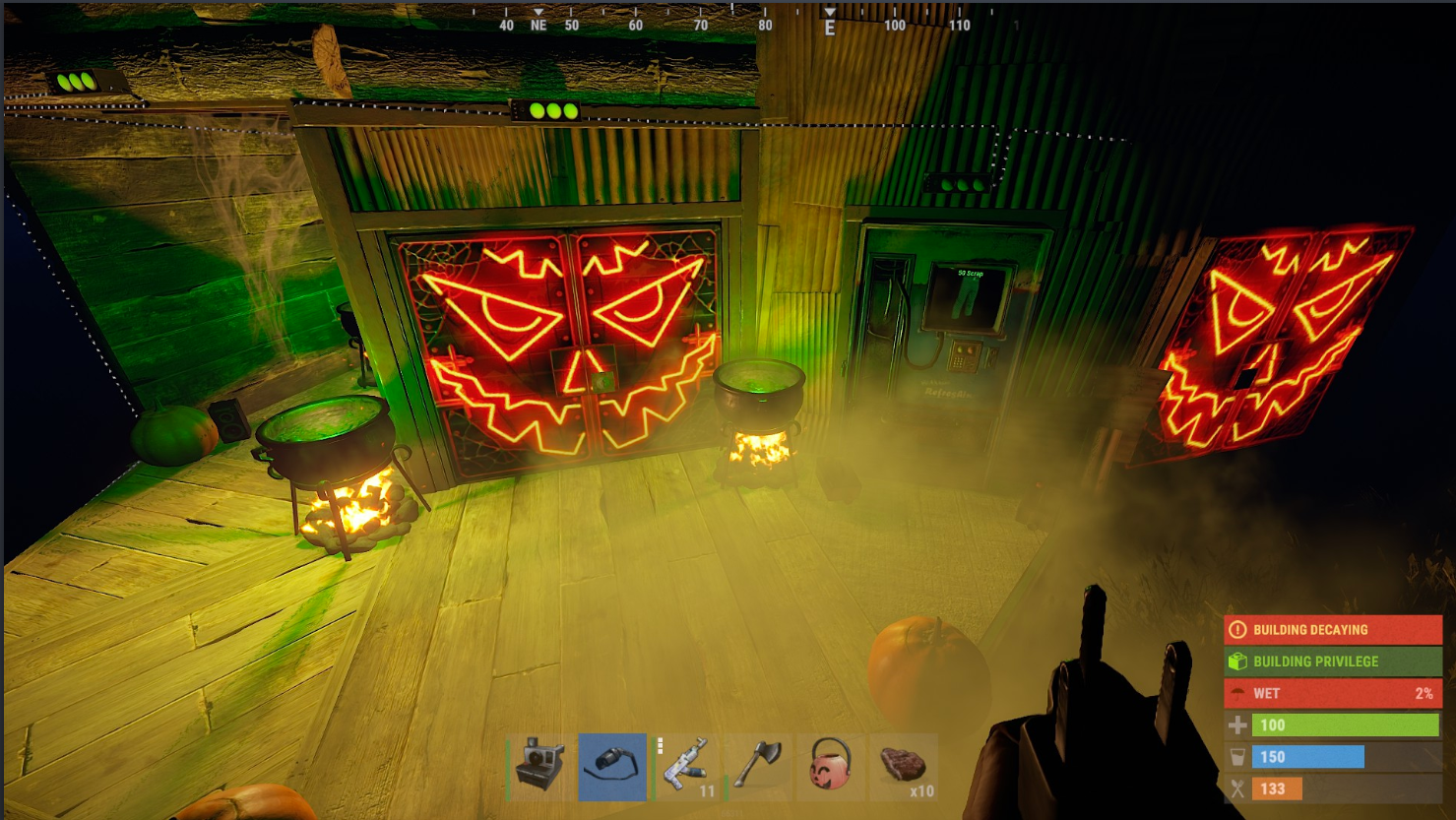The width and height of the screenshot is (1456, 820).
Task: Pick the pumpkin candy basket slot
Action: coord(830,766)
